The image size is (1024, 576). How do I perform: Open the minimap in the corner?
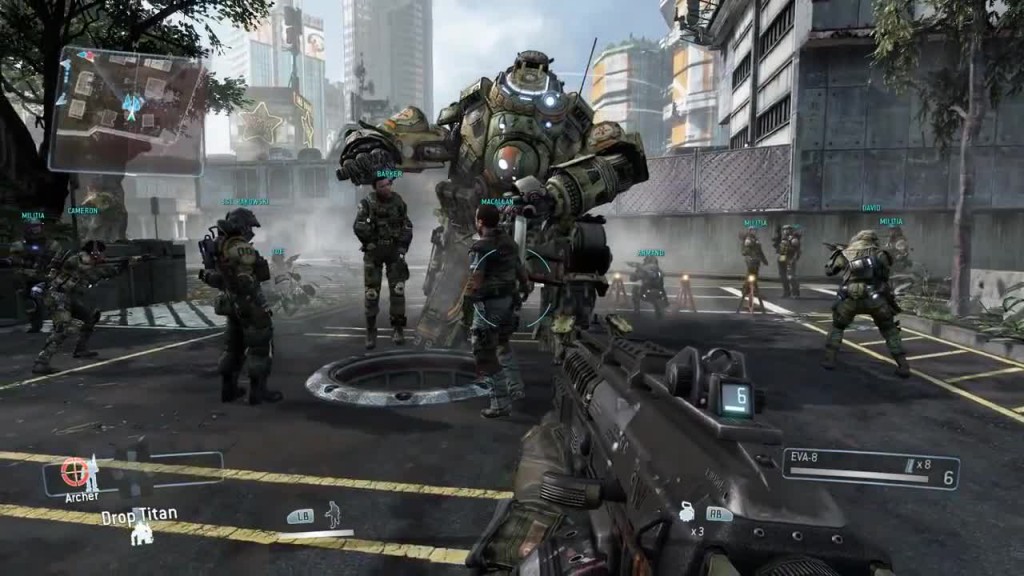click(x=126, y=109)
